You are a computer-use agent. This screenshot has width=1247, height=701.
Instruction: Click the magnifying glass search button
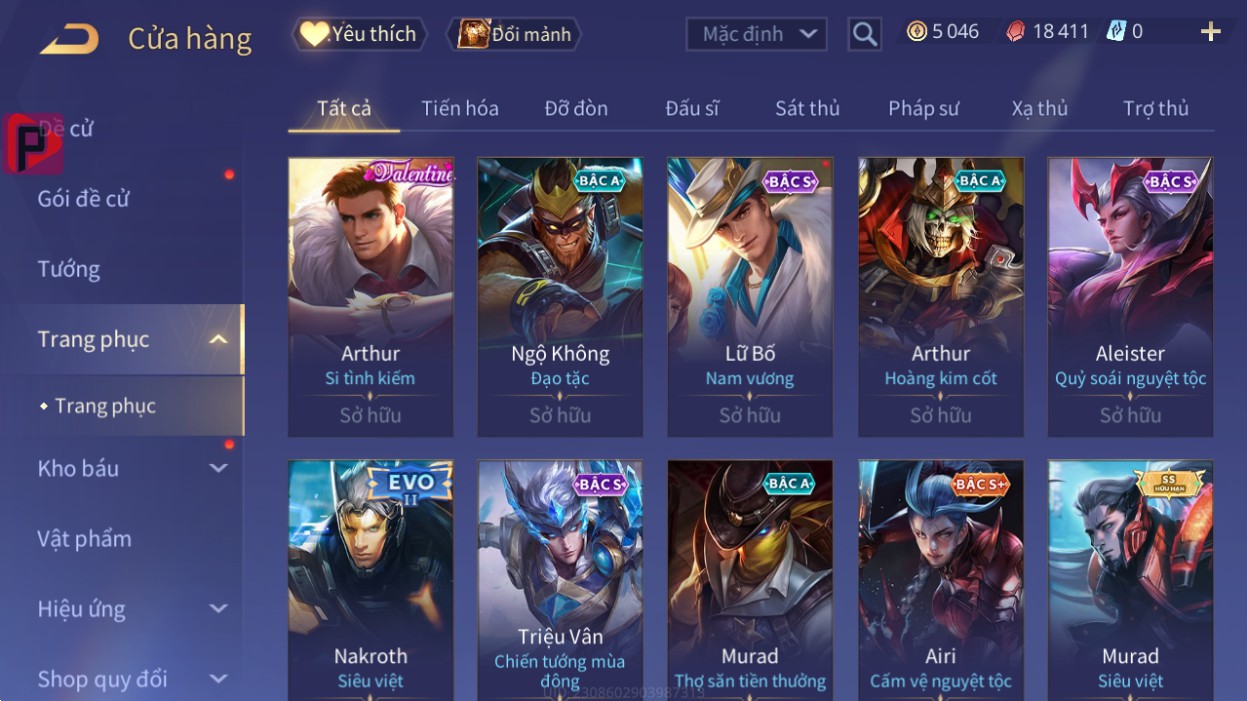[x=864, y=35]
